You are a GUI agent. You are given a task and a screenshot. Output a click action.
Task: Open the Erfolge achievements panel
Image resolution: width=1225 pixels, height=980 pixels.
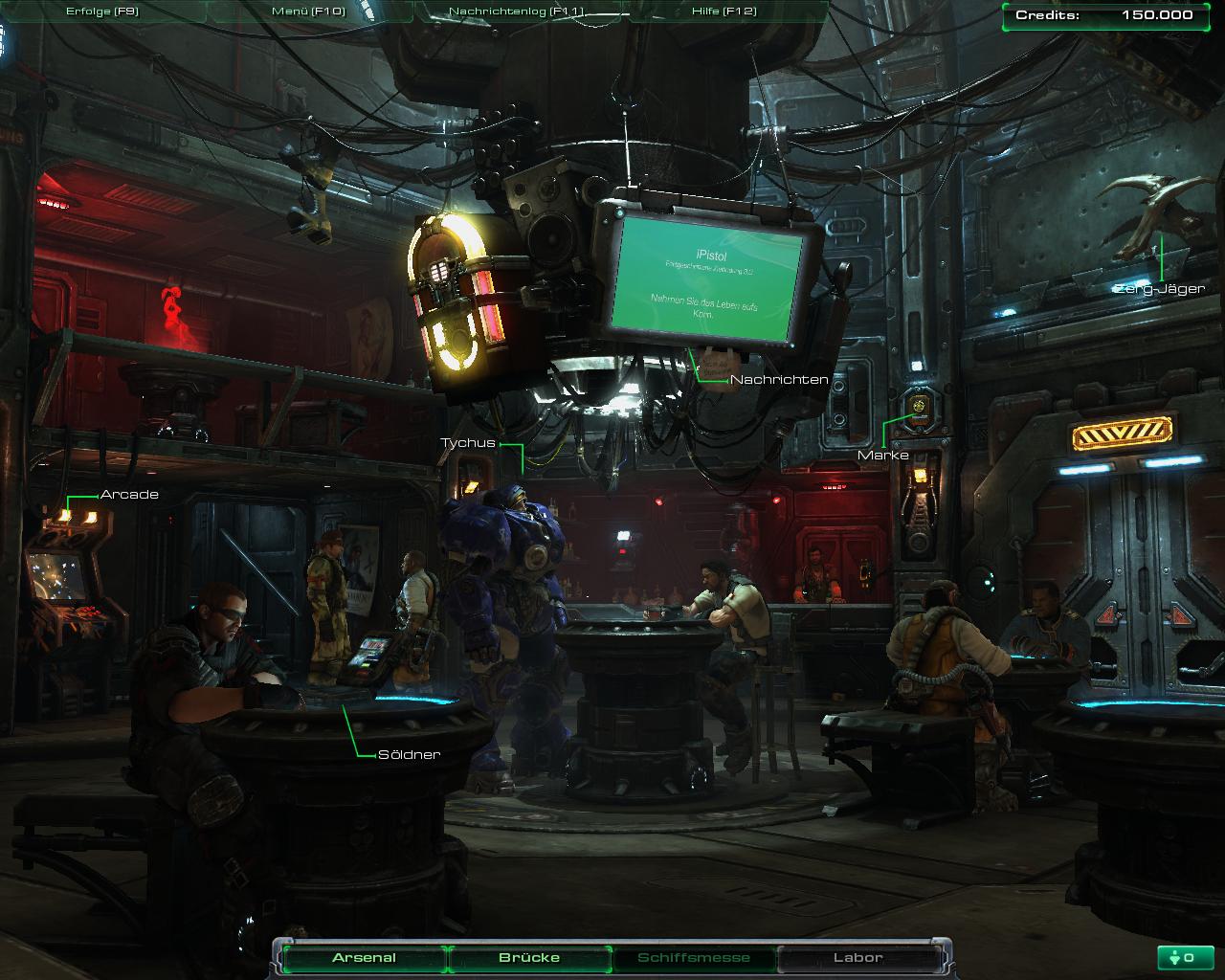(x=102, y=11)
